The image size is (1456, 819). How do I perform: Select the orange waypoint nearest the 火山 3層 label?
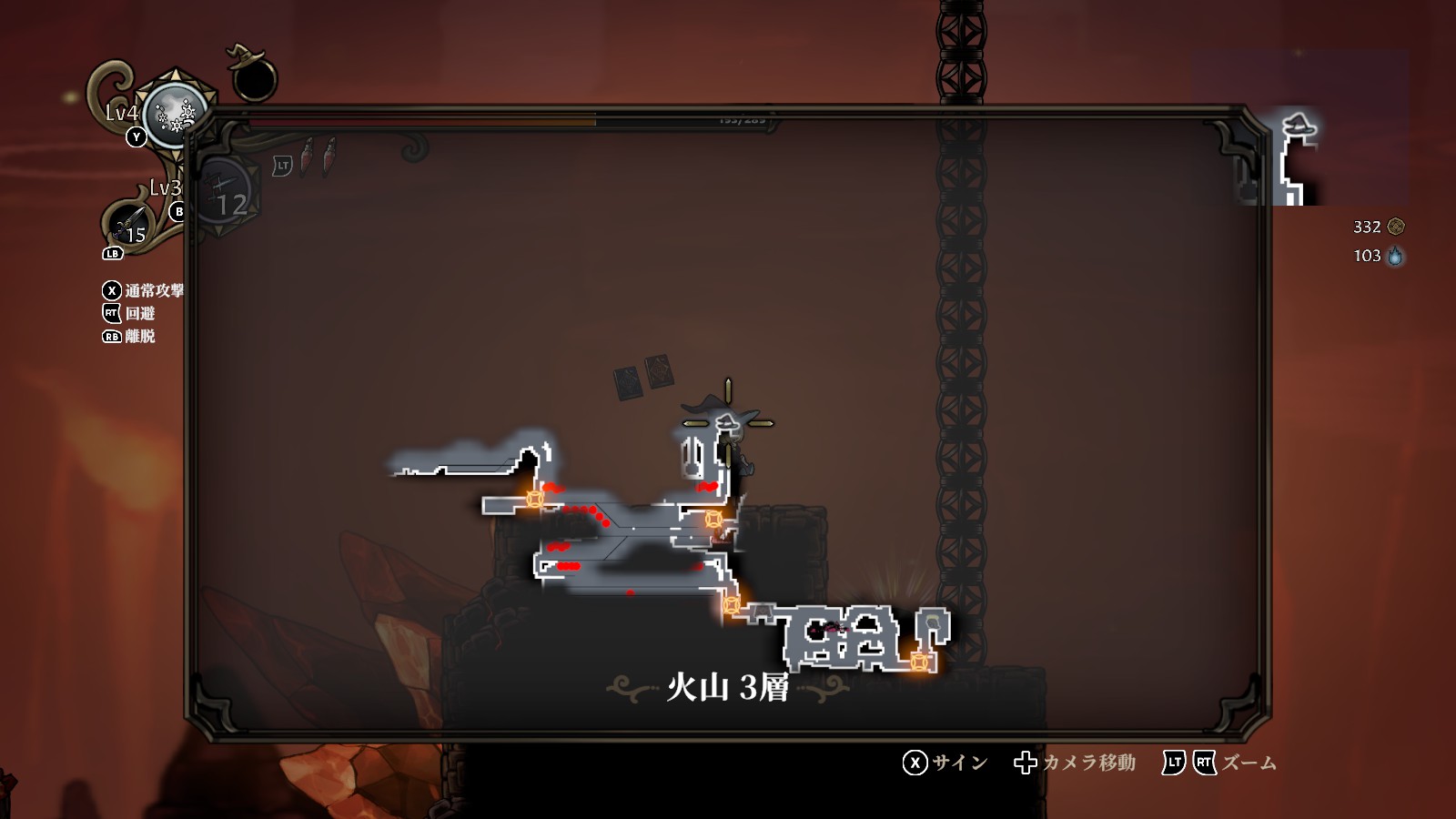pos(731,605)
